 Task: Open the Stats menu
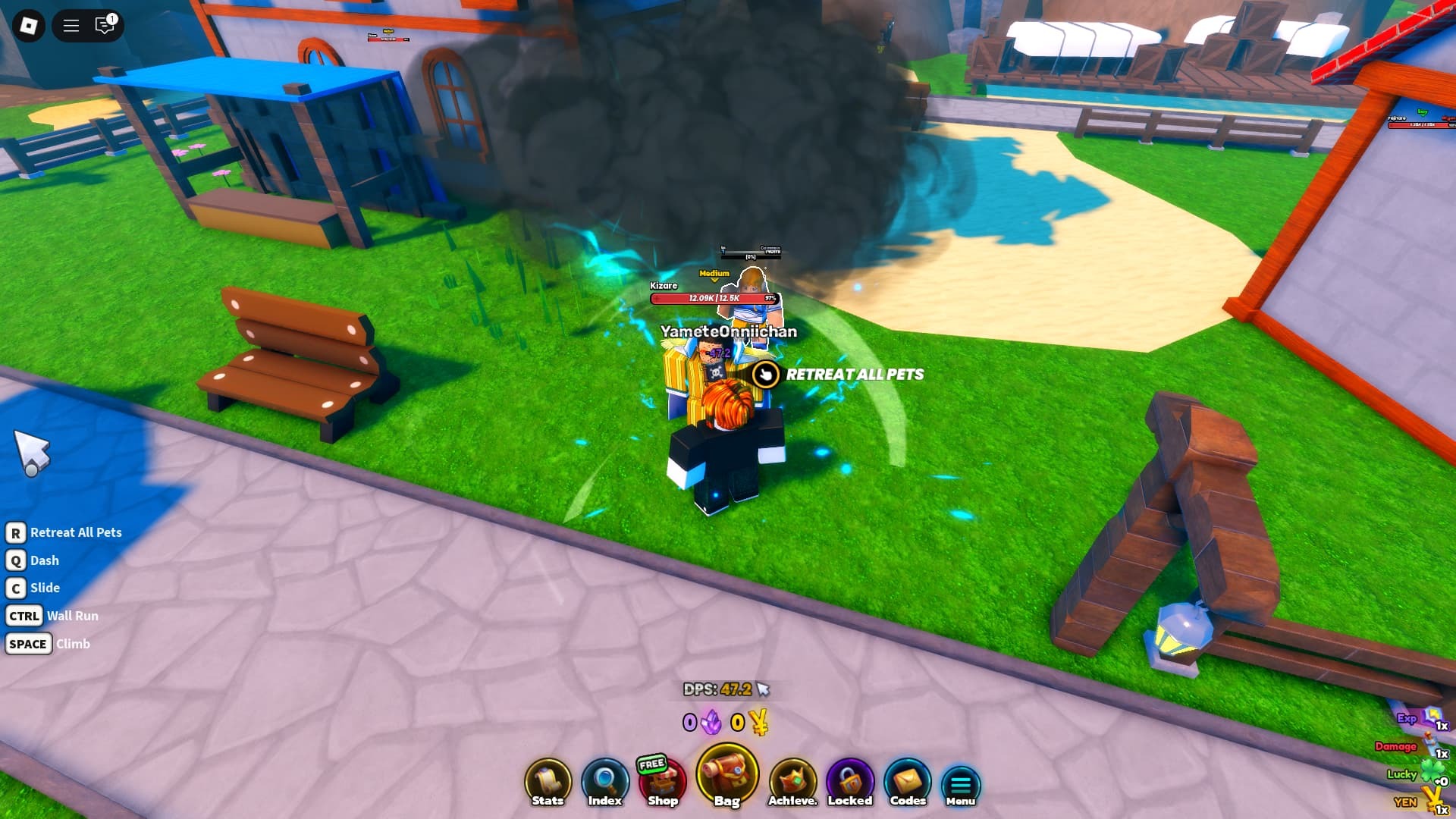coord(548,783)
